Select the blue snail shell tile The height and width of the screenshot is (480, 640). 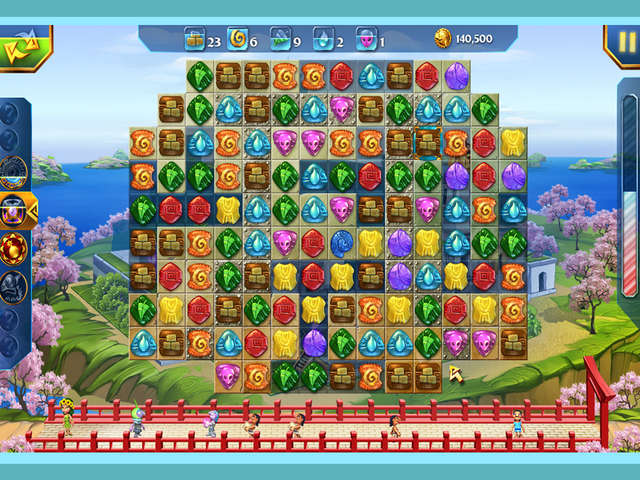tap(342, 240)
